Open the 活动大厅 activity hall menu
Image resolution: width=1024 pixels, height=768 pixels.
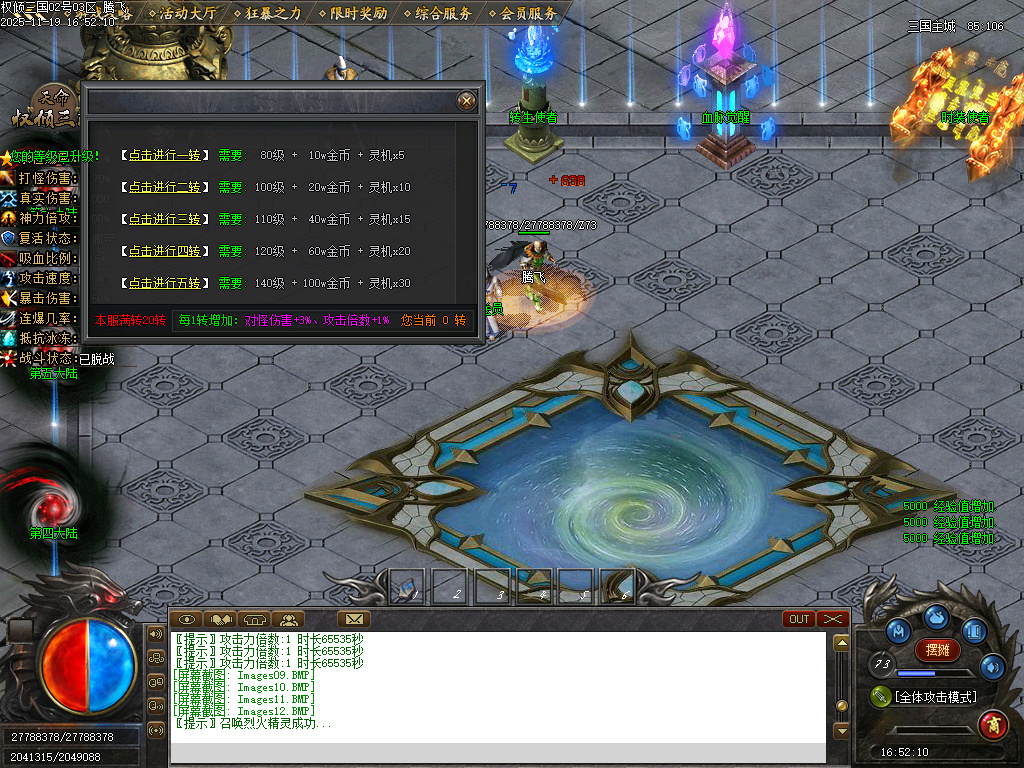tap(188, 13)
